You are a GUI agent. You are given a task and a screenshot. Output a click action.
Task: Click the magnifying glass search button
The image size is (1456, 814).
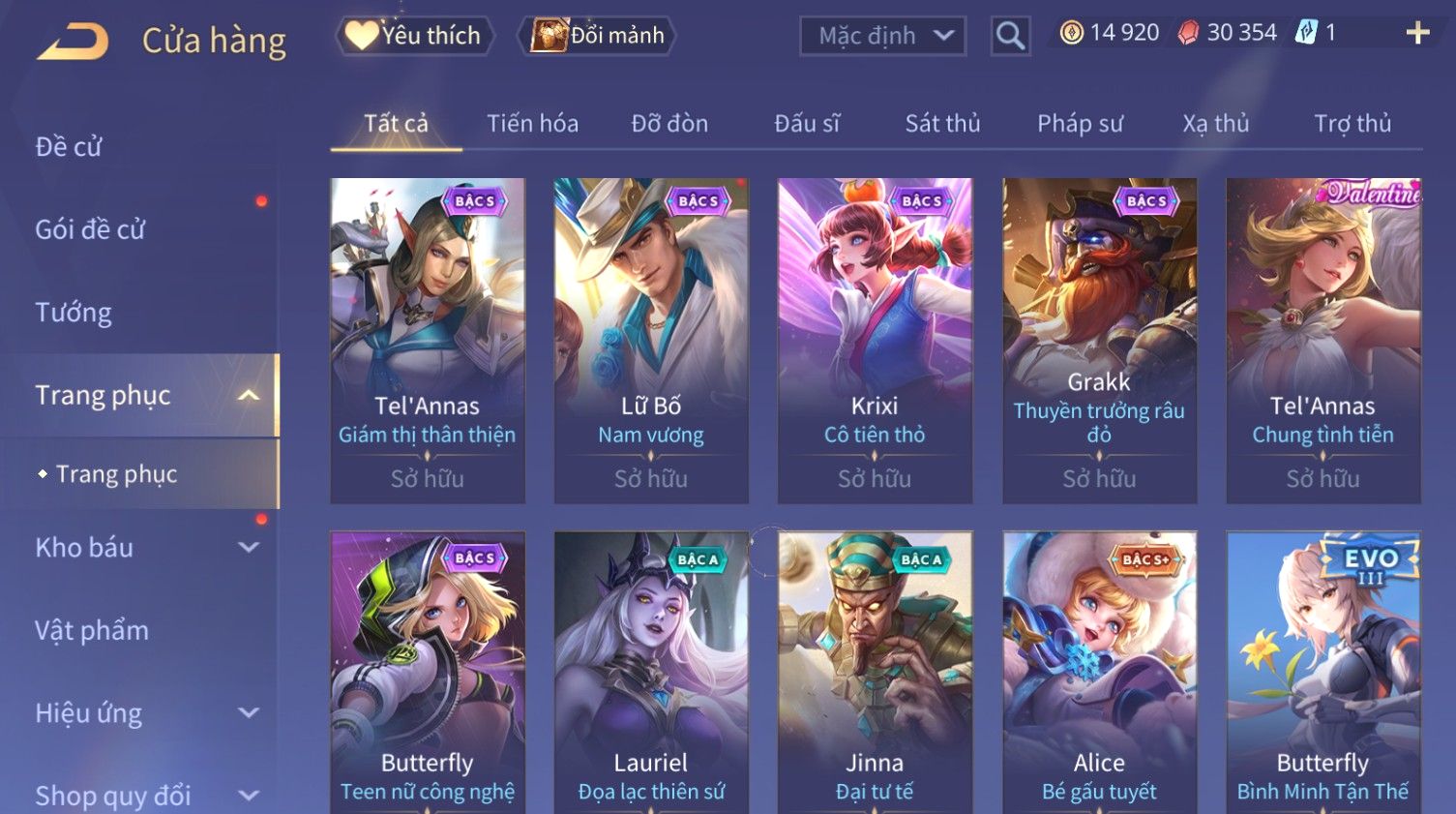click(1010, 36)
